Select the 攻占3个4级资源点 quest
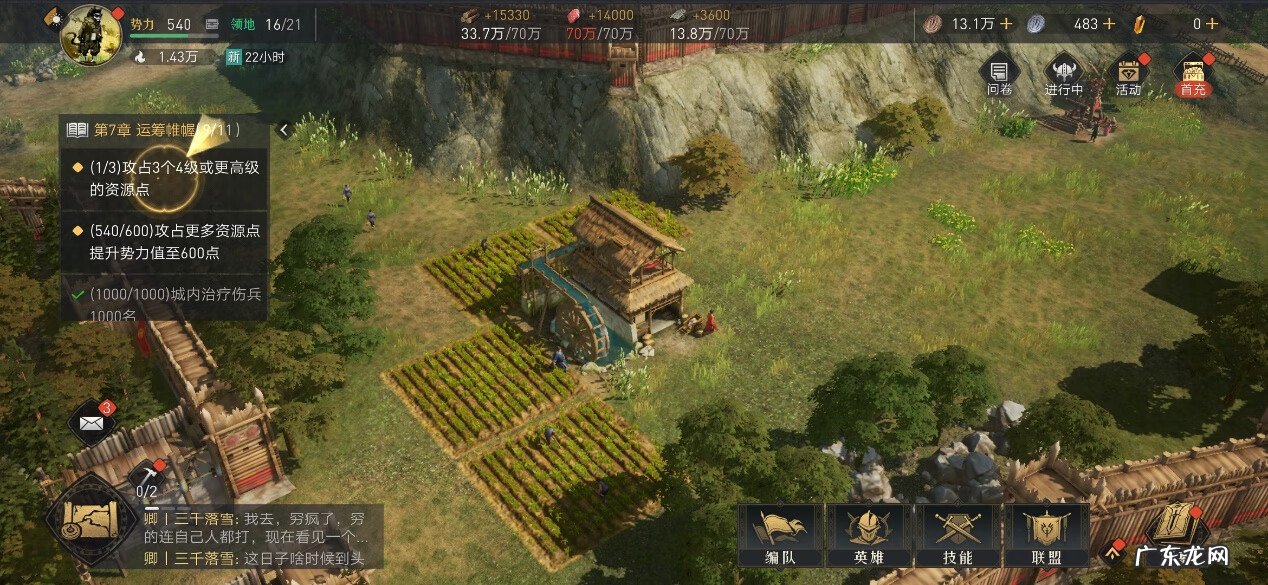This screenshot has width=1268, height=585. pyautogui.click(x=167, y=178)
